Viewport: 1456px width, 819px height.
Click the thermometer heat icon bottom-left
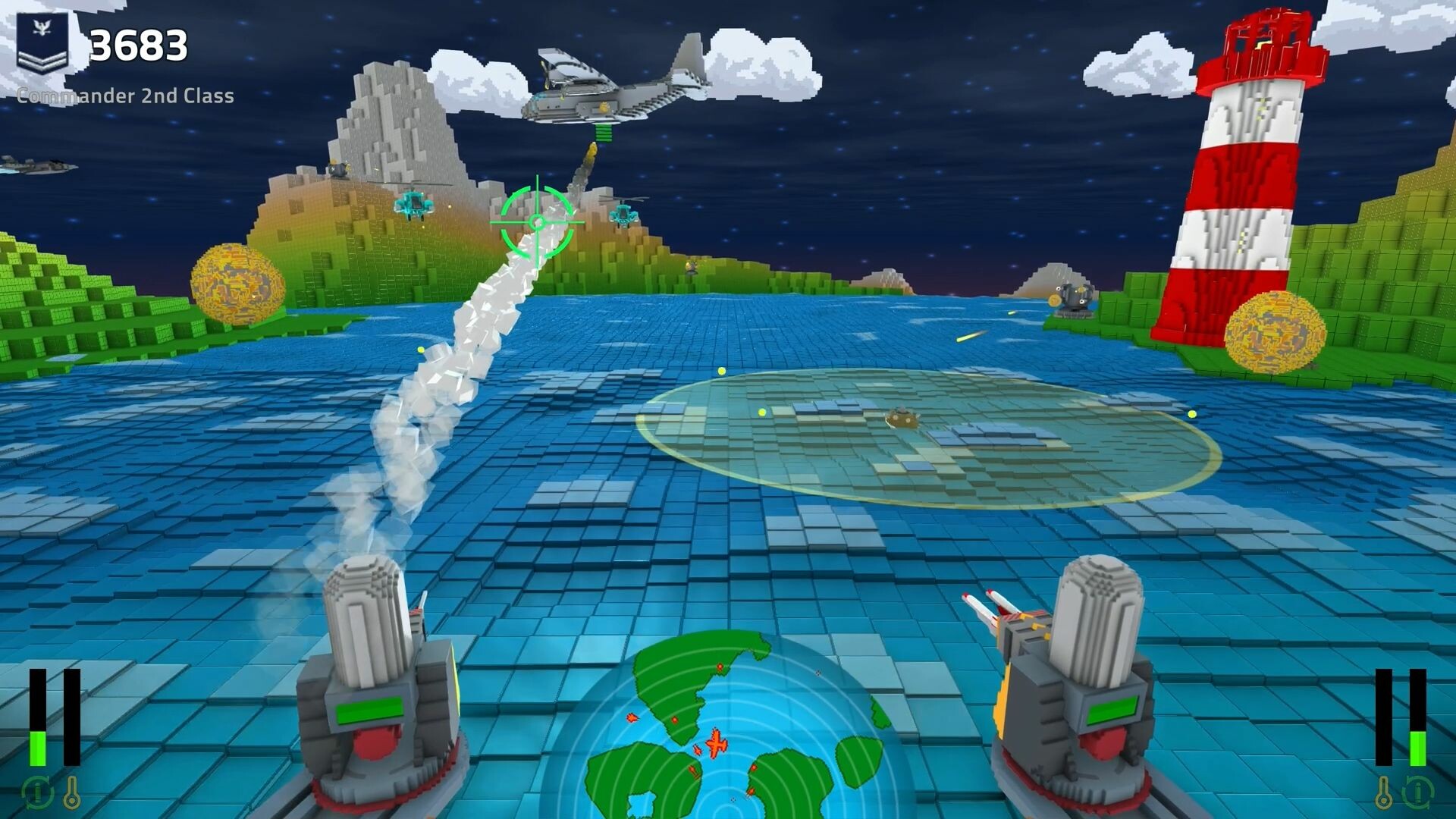click(x=72, y=792)
